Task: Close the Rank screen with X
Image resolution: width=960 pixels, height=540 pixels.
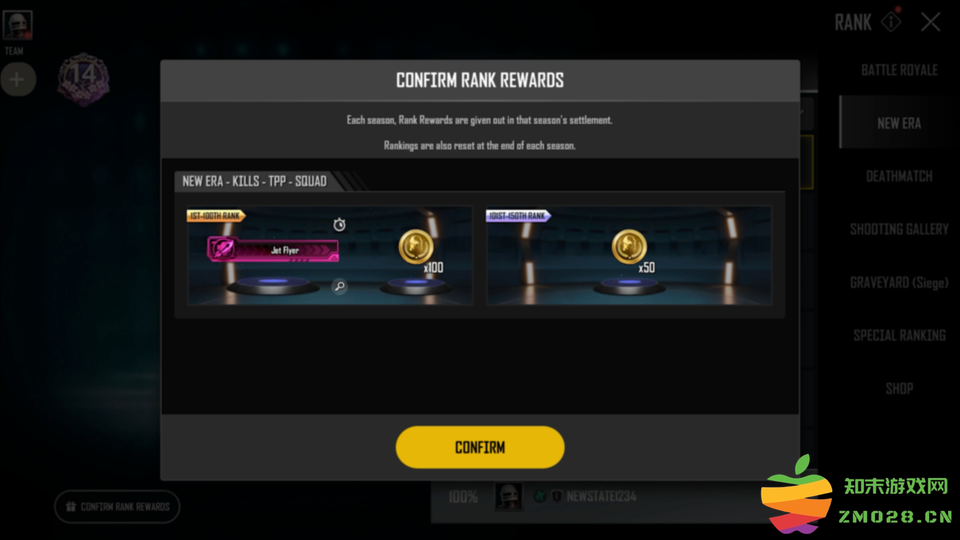Action: (x=930, y=22)
